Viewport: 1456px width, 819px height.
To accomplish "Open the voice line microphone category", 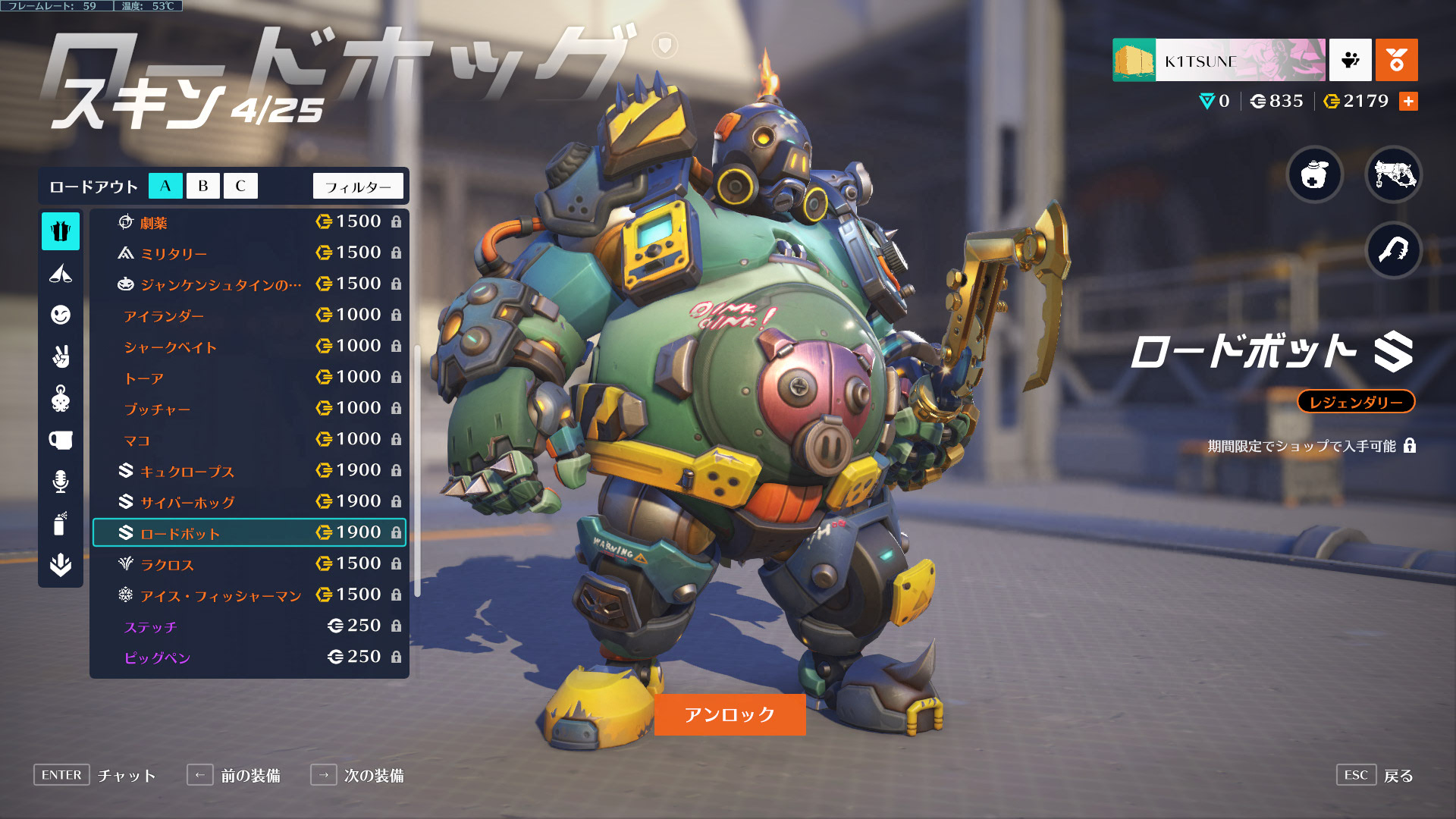I will [61, 482].
